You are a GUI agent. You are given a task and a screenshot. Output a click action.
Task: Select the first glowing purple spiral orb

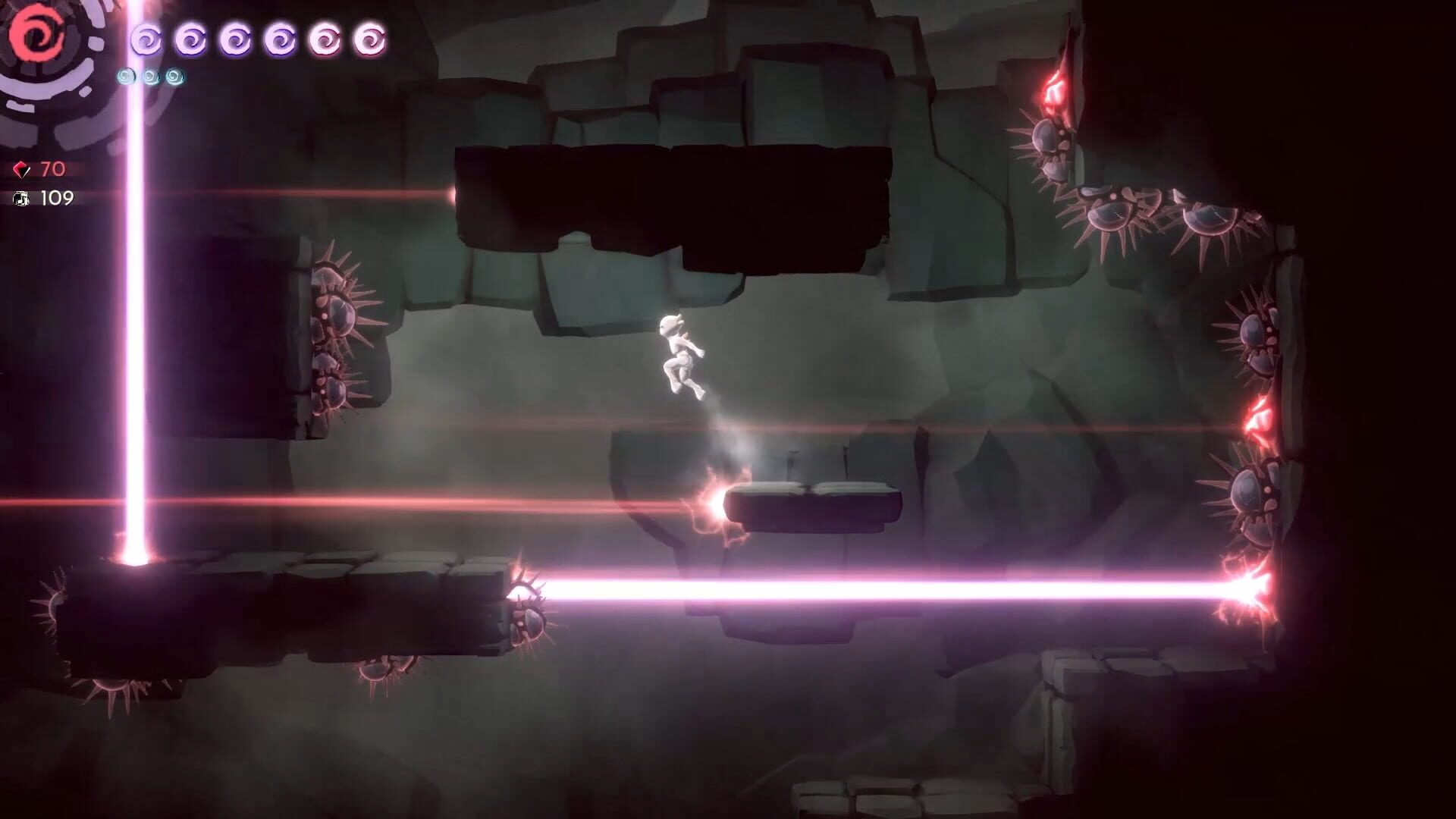click(x=148, y=39)
